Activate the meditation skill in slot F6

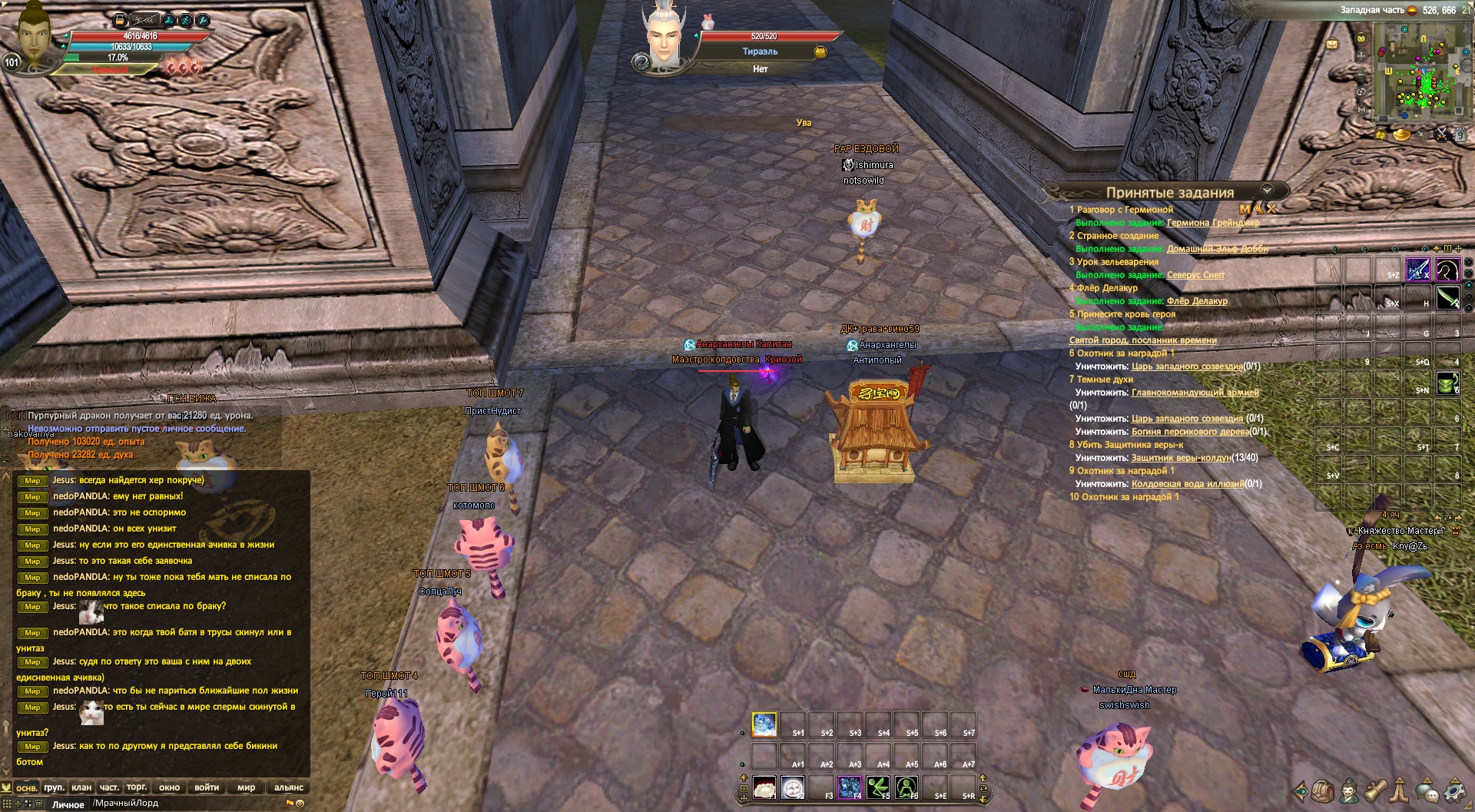pyautogui.click(x=907, y=787)
